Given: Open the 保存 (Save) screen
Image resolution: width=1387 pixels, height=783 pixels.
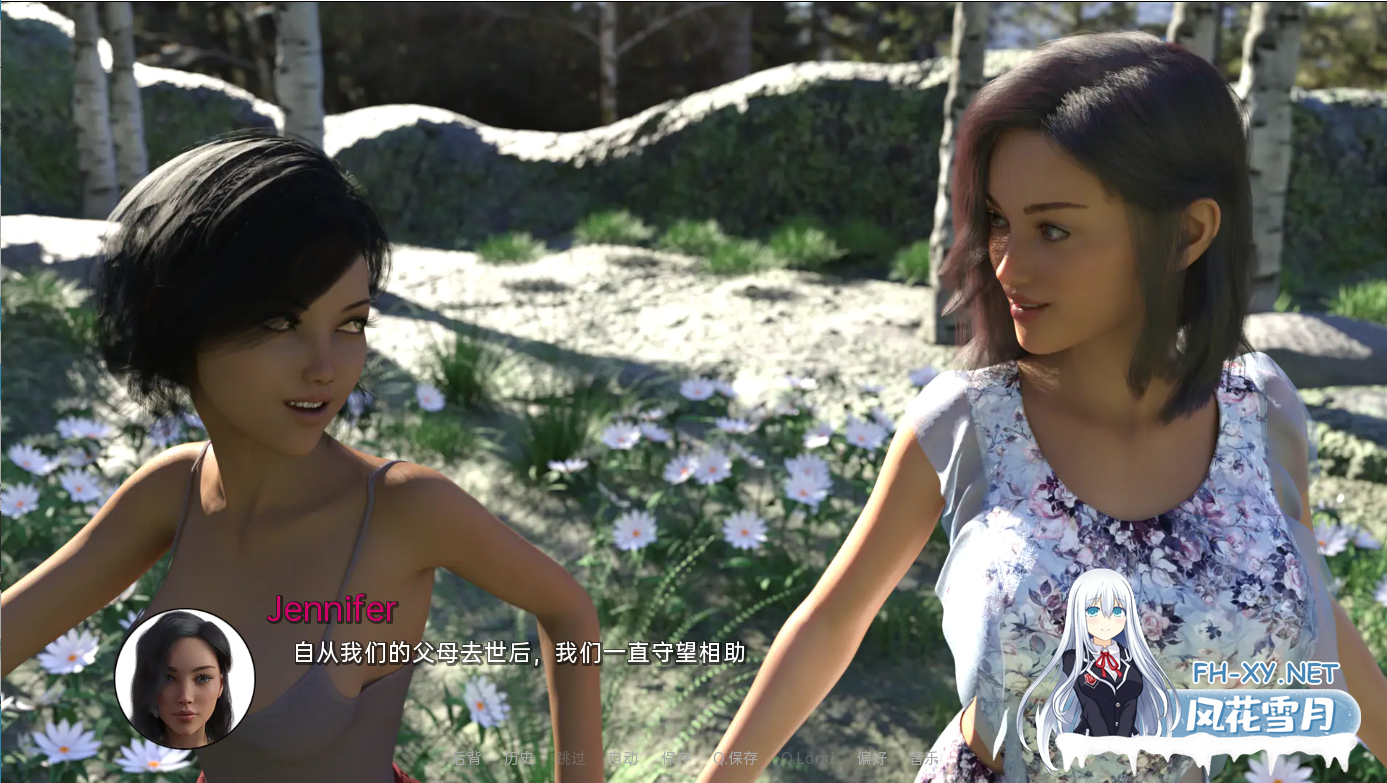Looking at the screenshot, I should [676, 758].
